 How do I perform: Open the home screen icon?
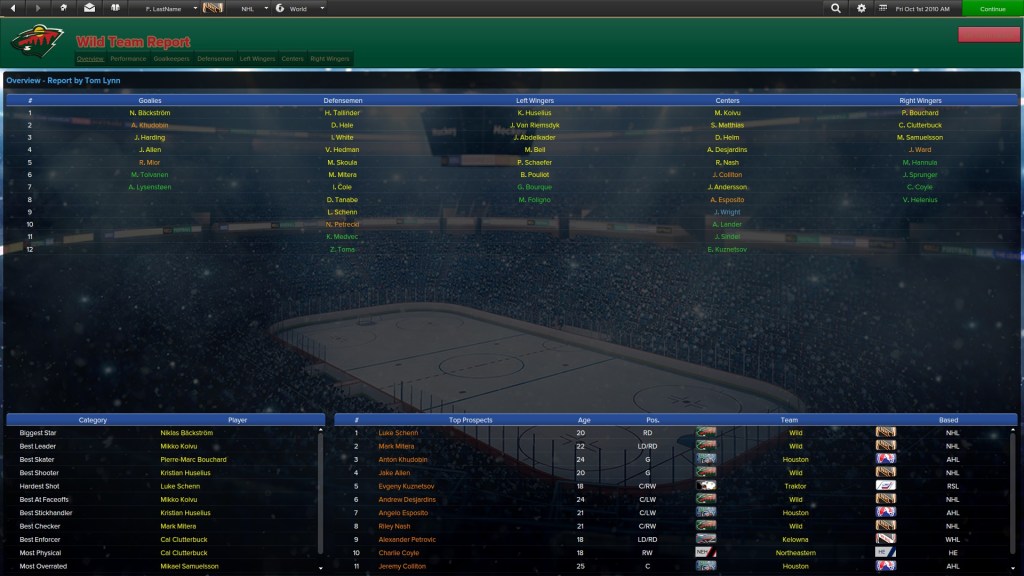pyautogui.click(x=64, y=8)
